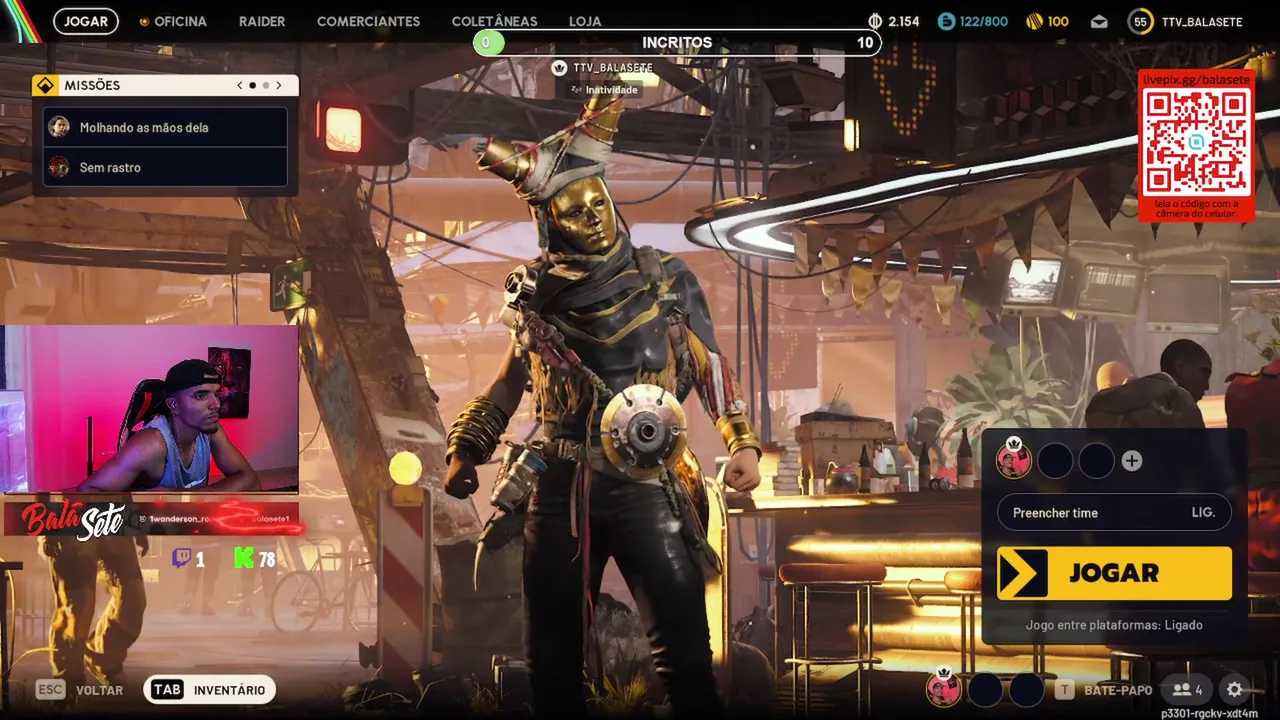The width and height of the screenshot is (1280, 720).
Task: Open the Loja store tab
Action: (x=585, y=21)
